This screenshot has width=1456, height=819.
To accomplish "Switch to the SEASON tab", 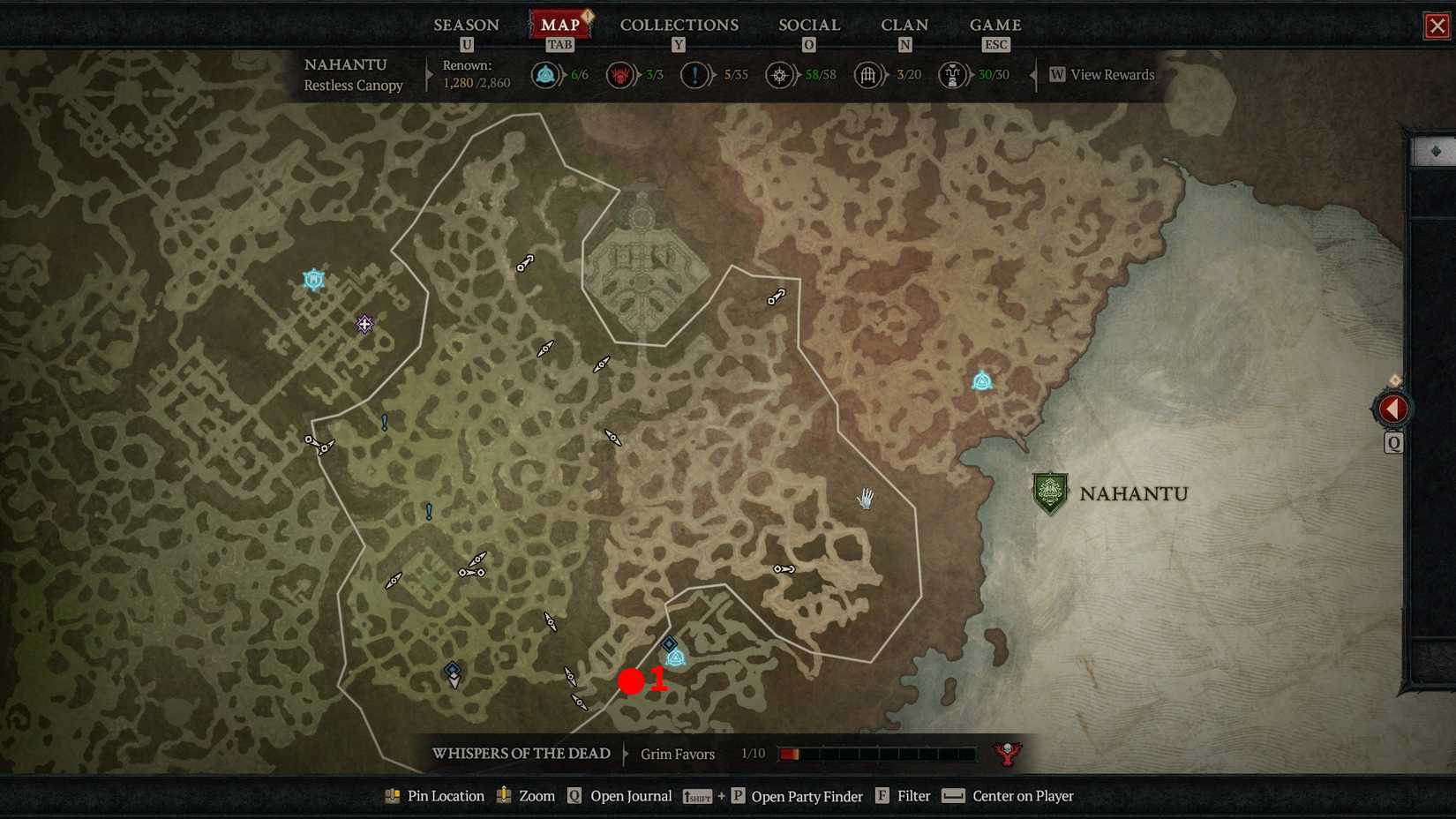I will [466, 25].
